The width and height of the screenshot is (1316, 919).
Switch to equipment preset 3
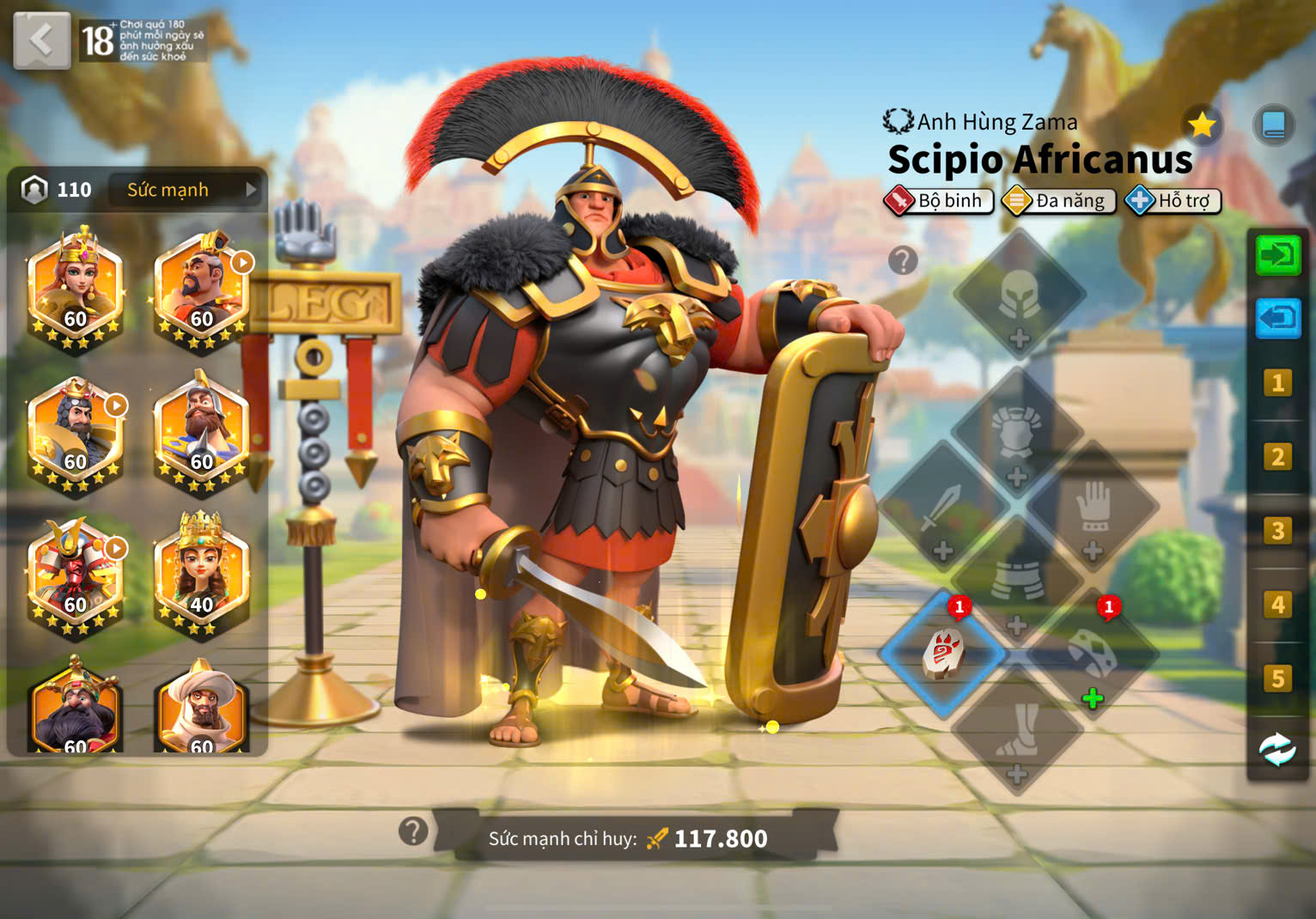(1277, 531)
